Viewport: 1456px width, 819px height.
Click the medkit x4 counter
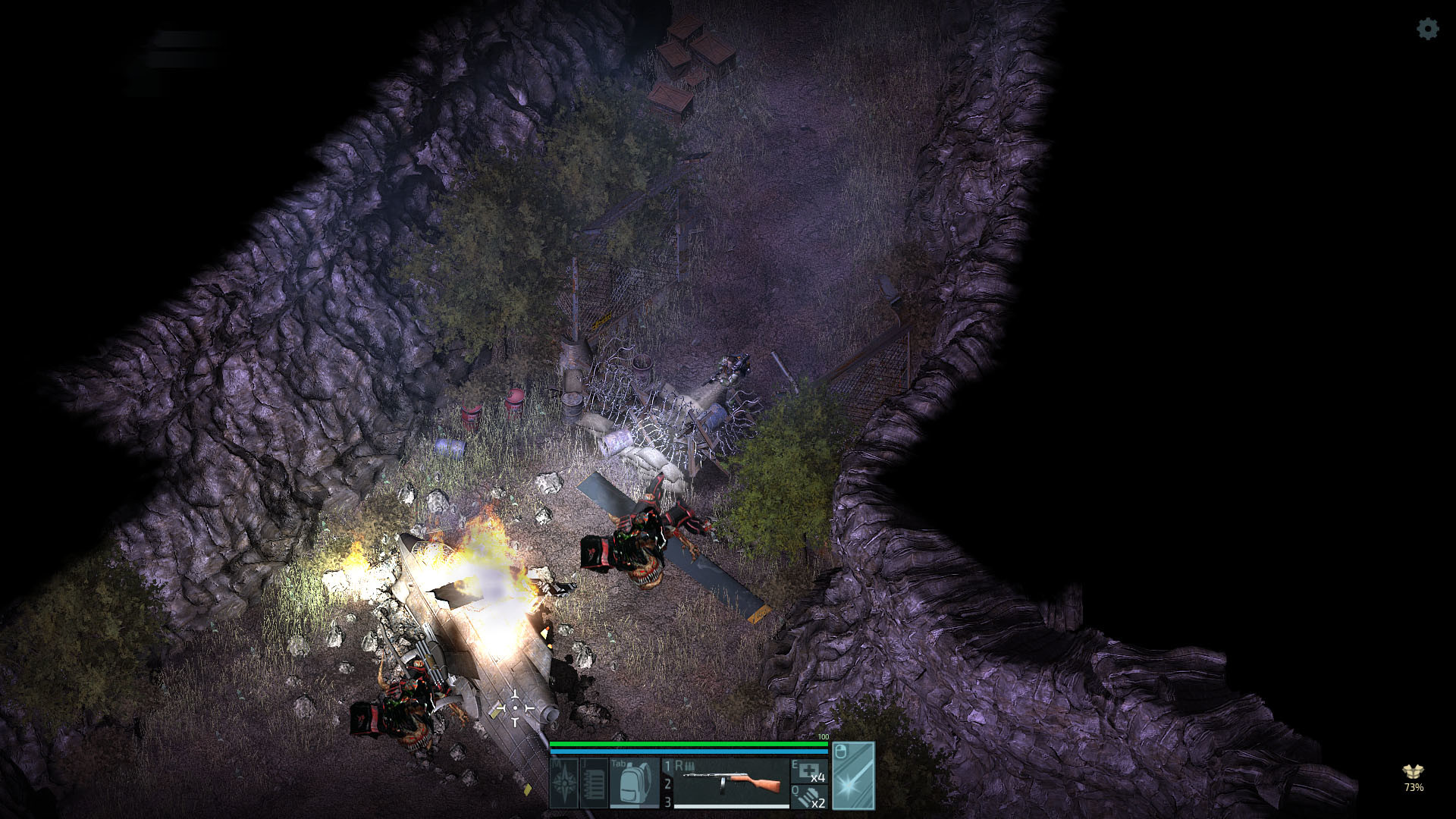818,778
